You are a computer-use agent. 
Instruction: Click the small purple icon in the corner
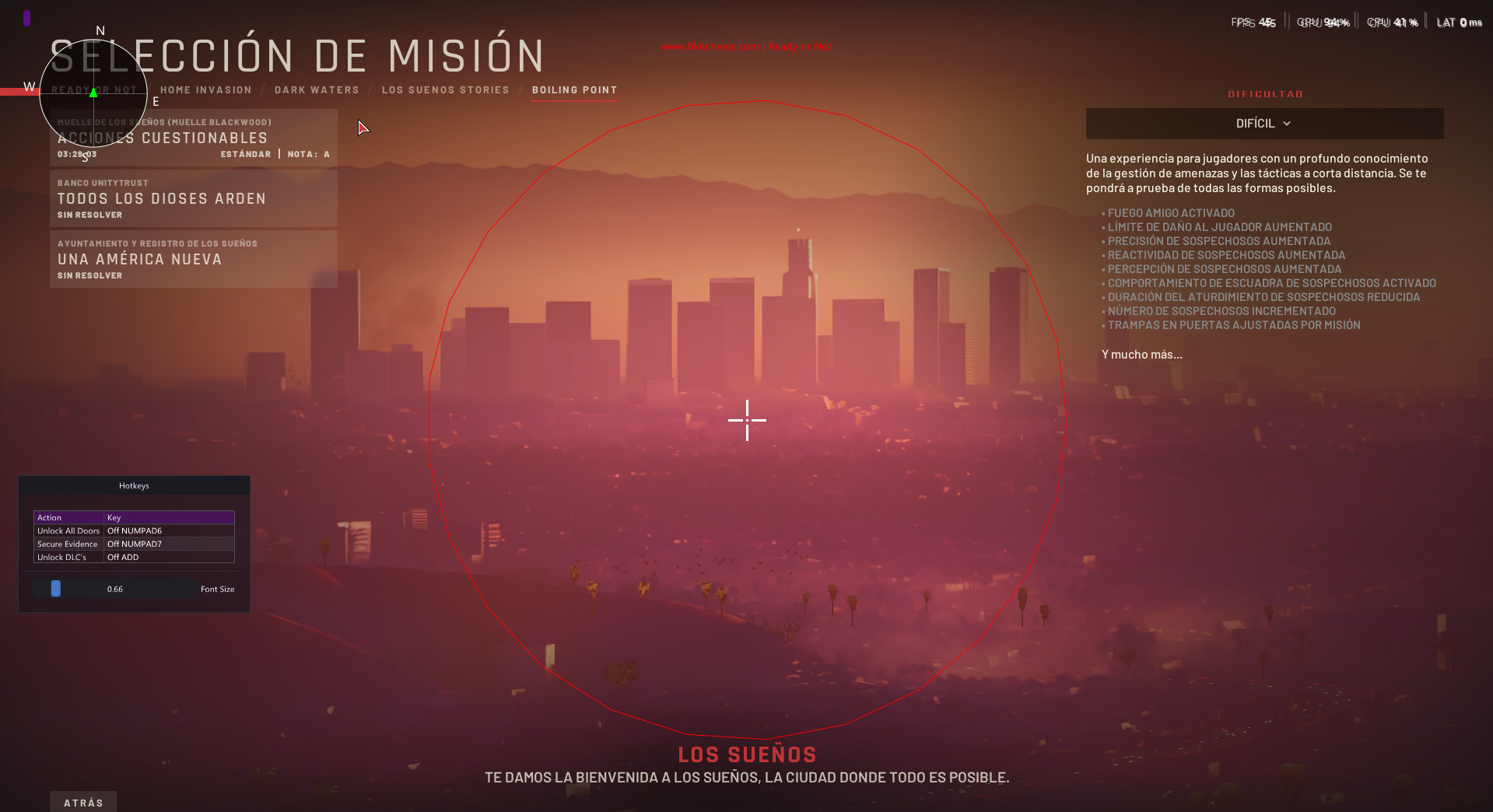26,17
